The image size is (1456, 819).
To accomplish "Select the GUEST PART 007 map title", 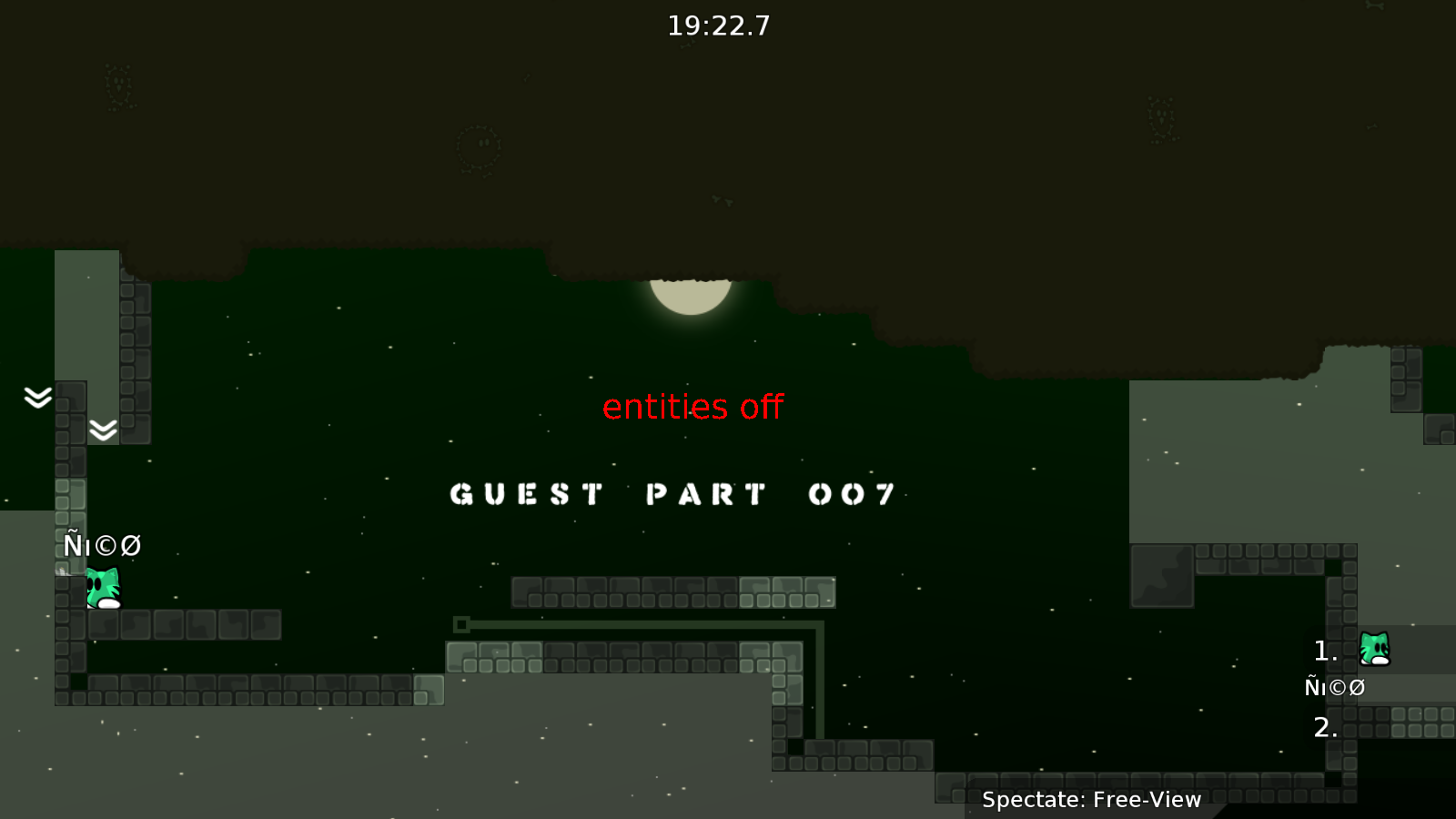I will (x=672, y=494).
